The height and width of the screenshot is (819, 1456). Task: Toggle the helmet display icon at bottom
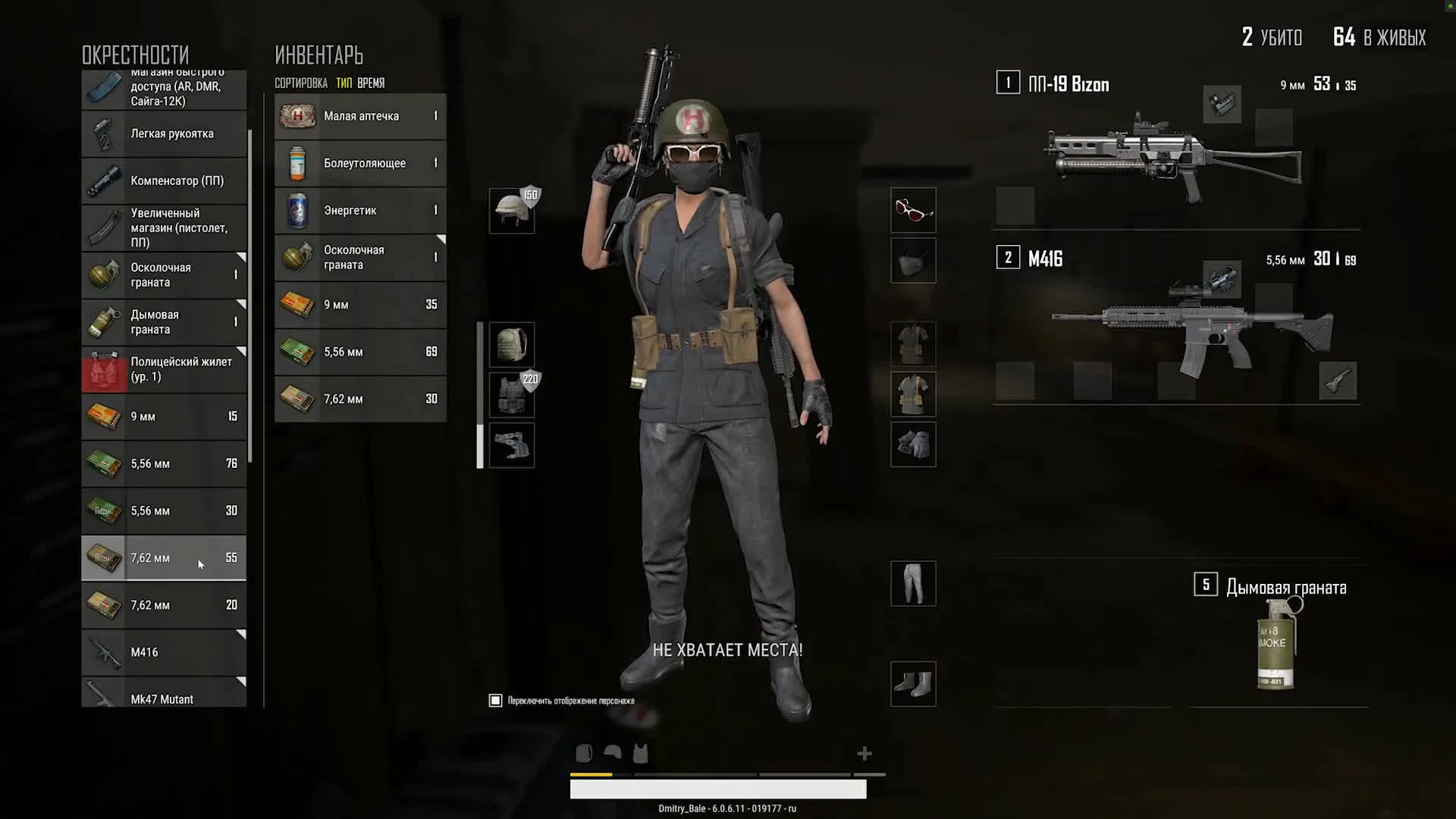click(x=611, y=753)
